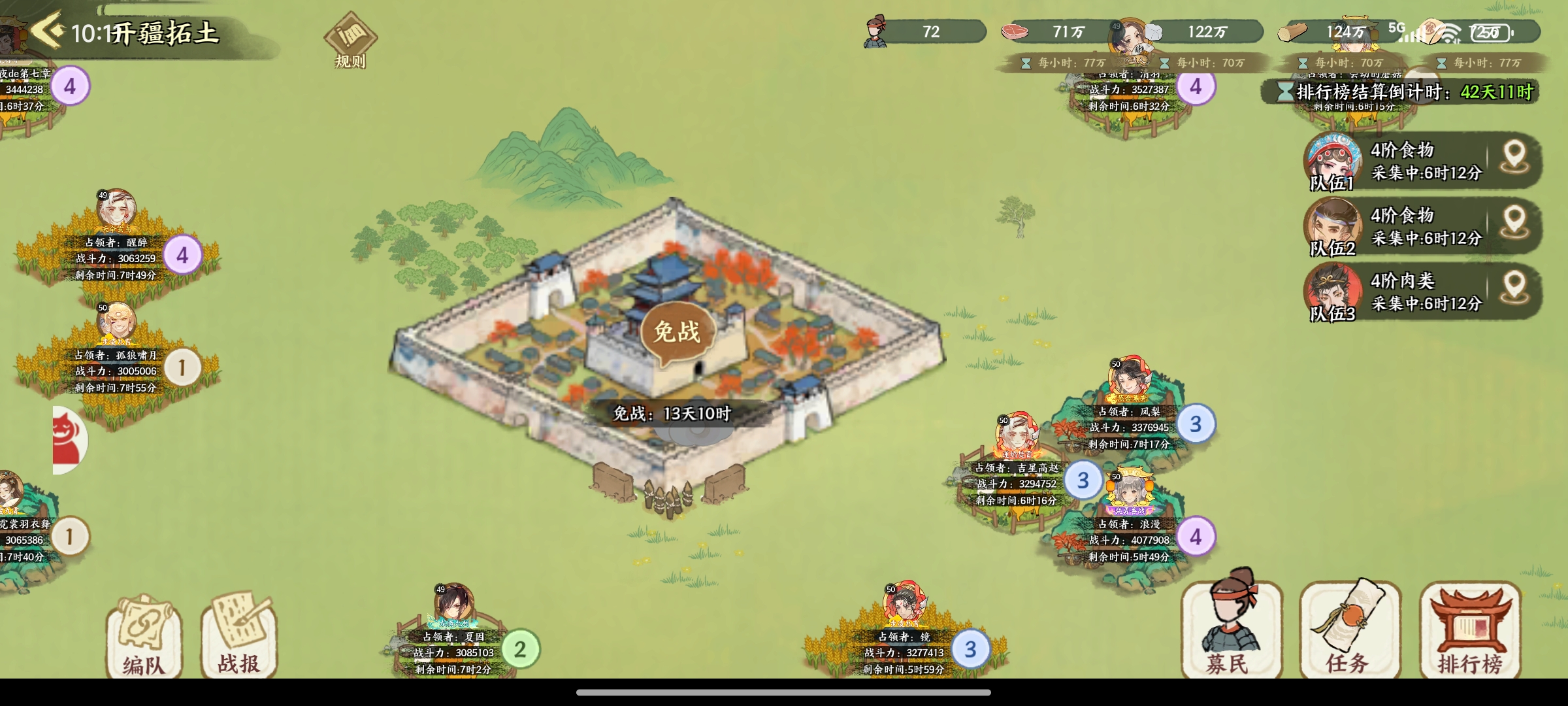1568x706 pixels.
Task: Select the plot occupied by 夏因
Action: (453, 652)
